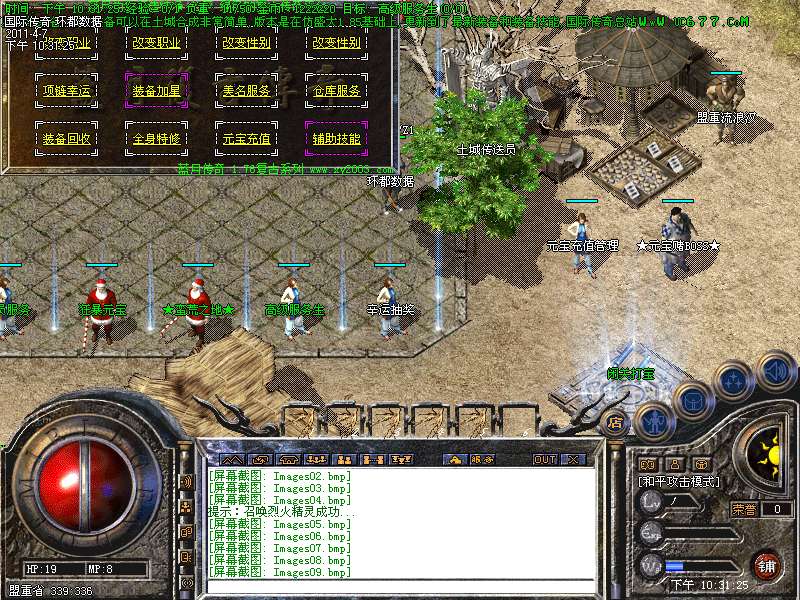Select 装备回收 equipment recycling
Screen dimensions: 800x600
tap(66, 139)
